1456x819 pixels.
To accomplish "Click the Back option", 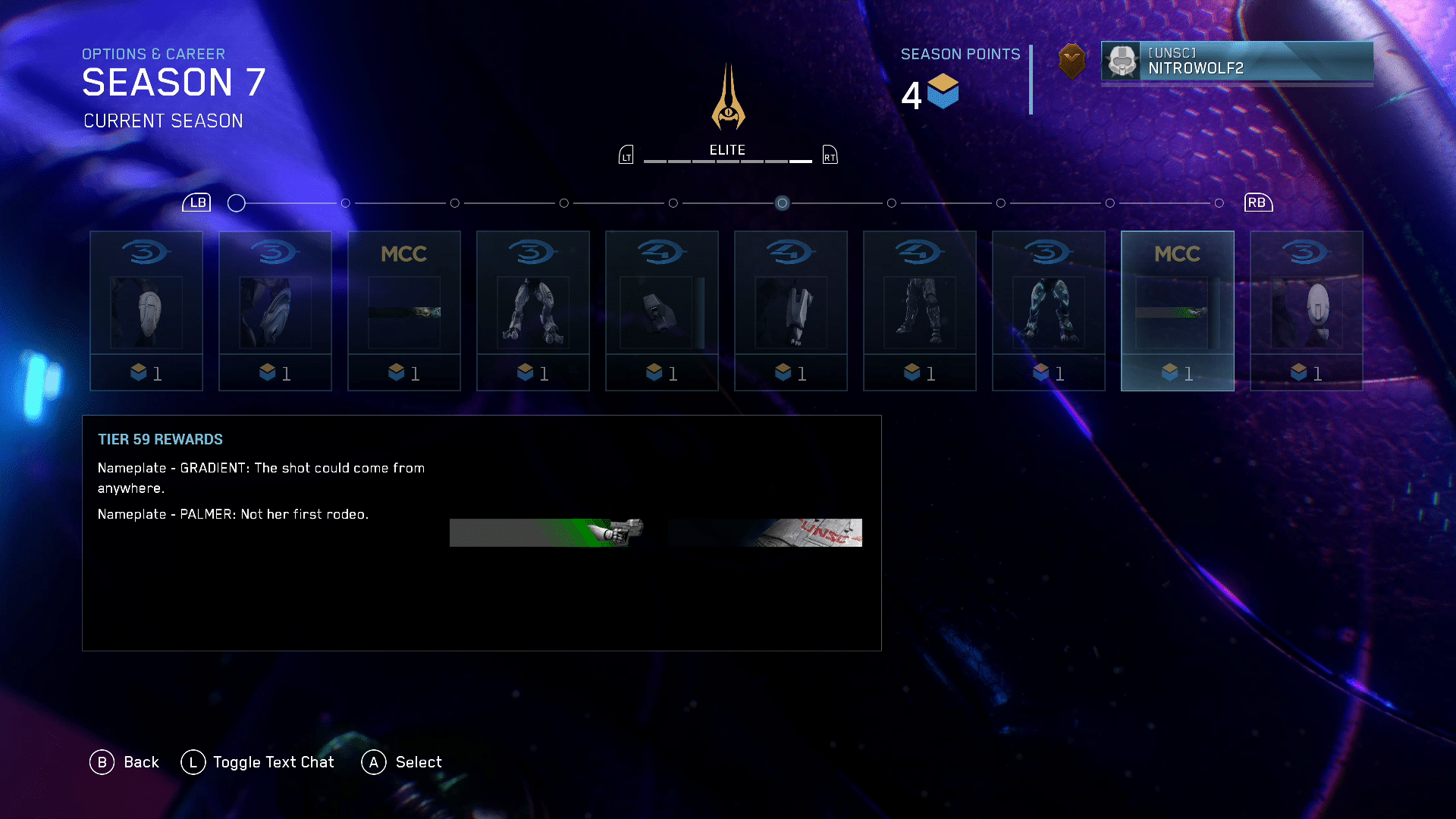I will pos(125,762).
